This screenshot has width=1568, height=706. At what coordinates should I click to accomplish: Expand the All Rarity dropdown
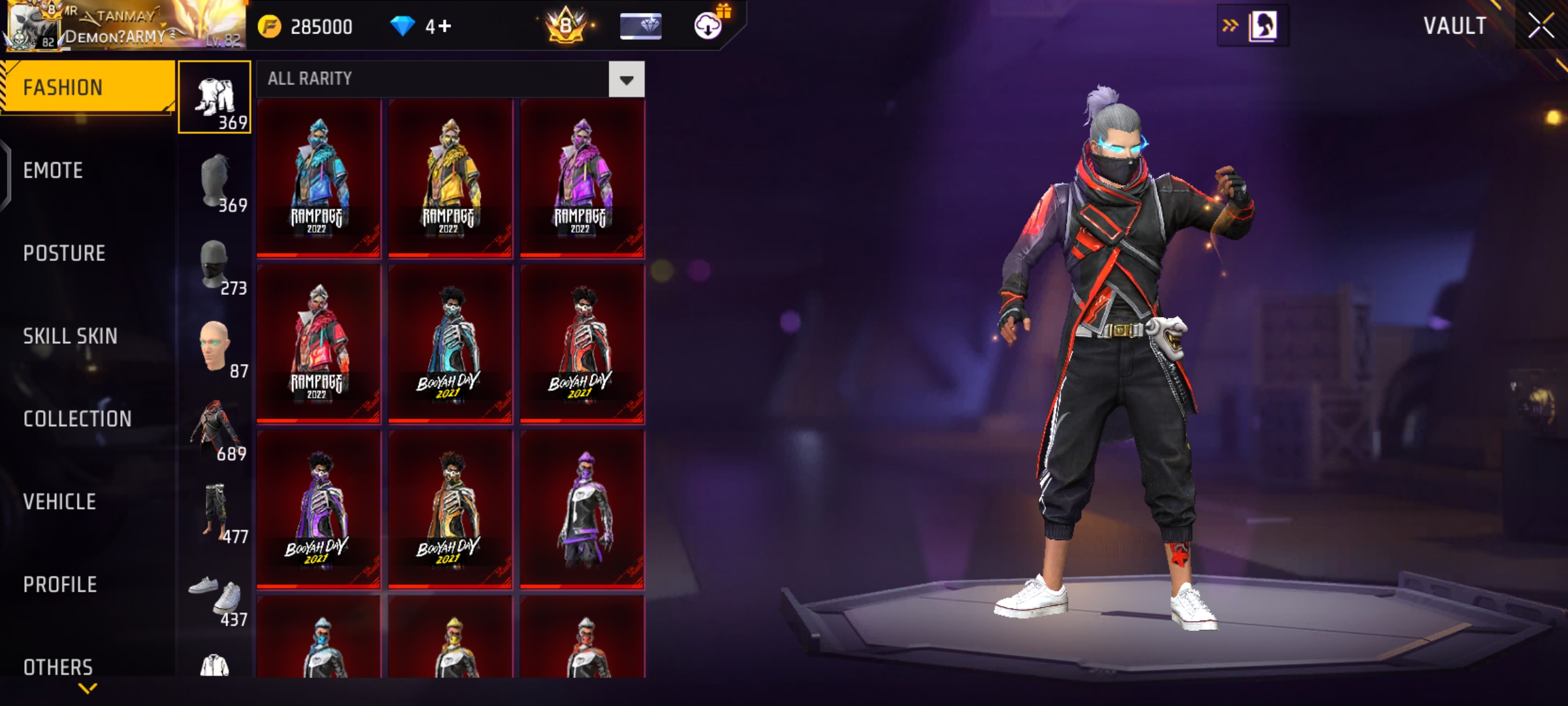tap(626, 80)
